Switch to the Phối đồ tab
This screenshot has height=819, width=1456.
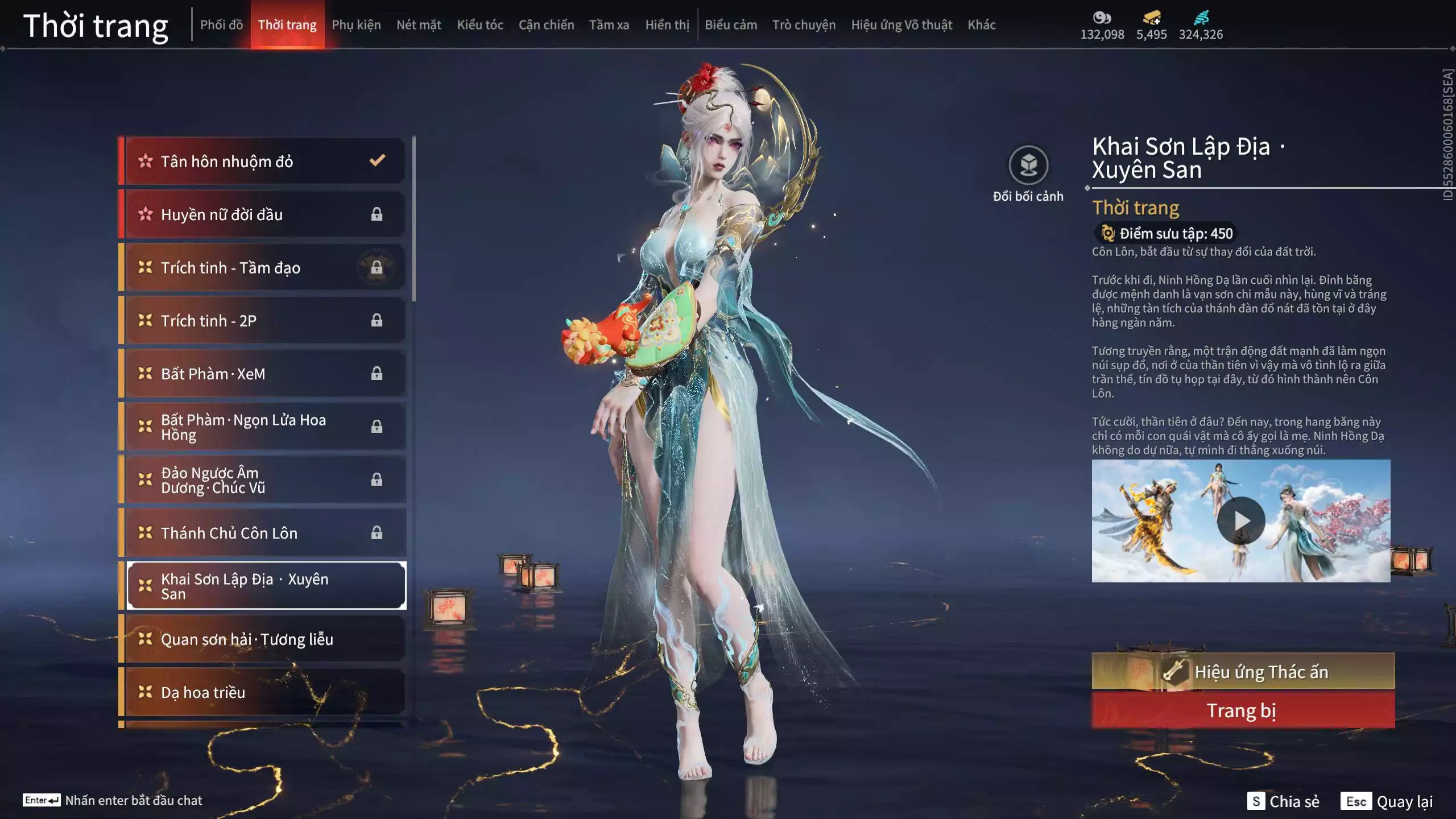[x=221, y=25]
